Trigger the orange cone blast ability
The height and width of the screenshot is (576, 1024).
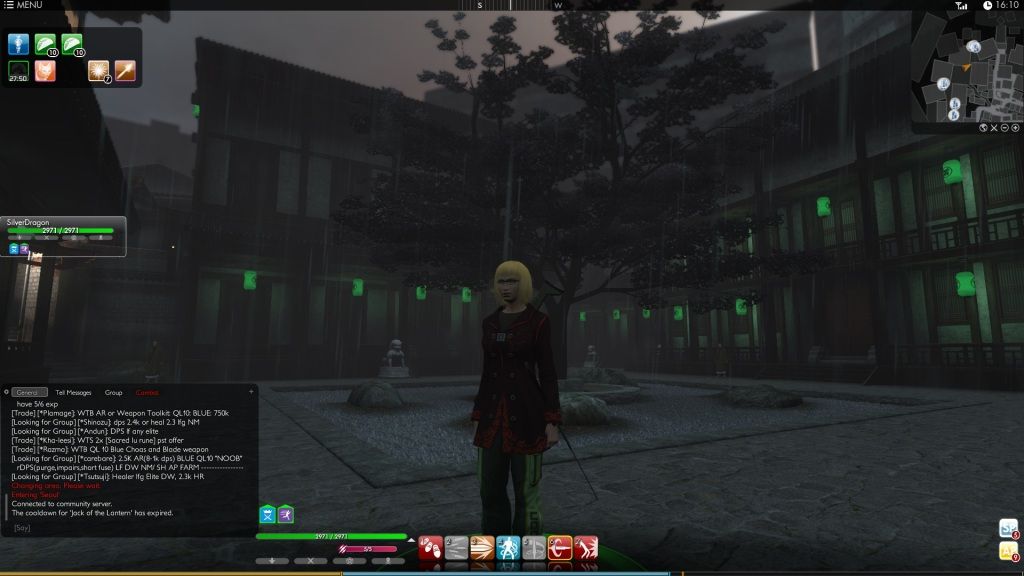pyautogui.click(x=482, y=548)
